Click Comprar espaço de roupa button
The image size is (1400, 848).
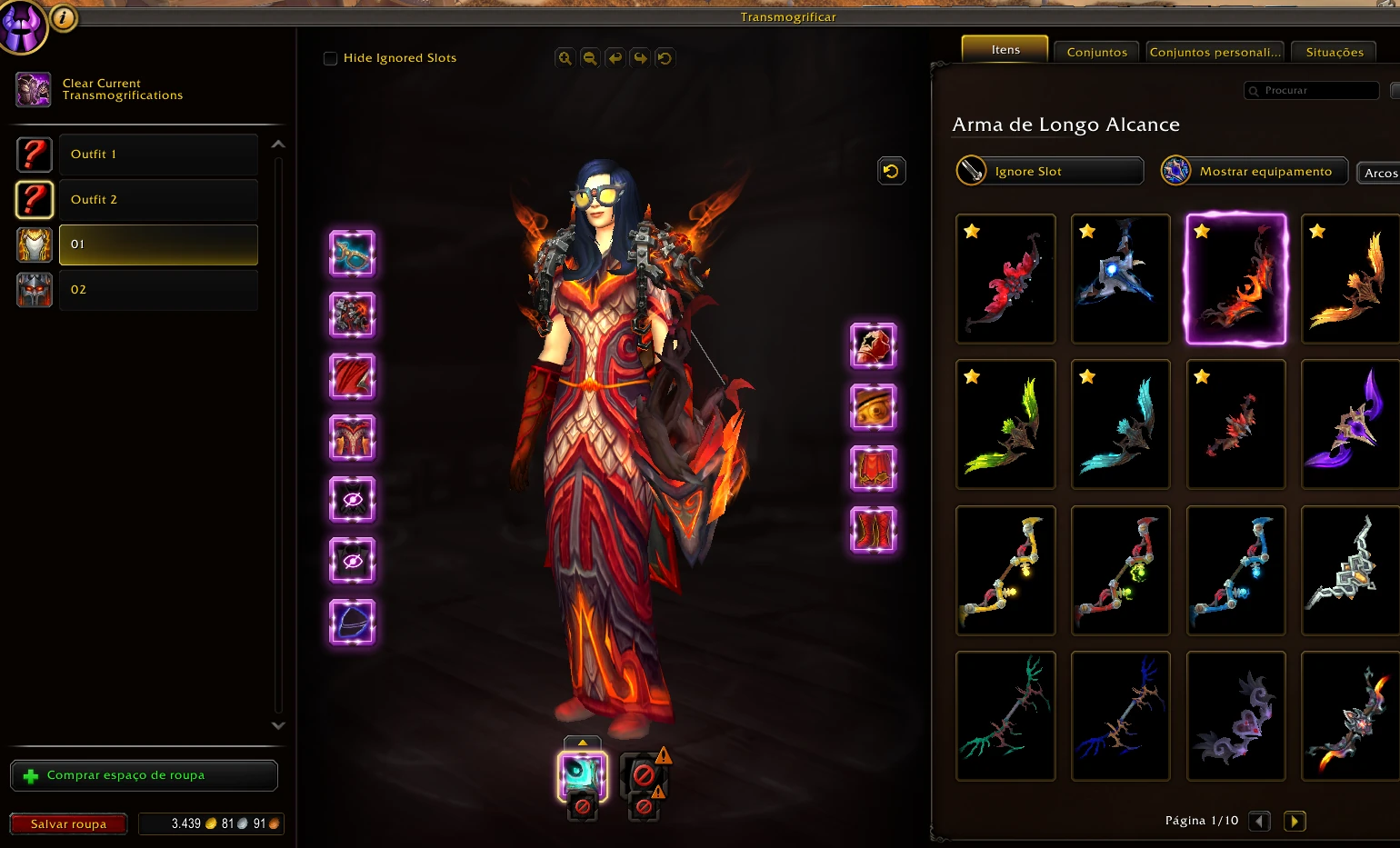point(144,775)
